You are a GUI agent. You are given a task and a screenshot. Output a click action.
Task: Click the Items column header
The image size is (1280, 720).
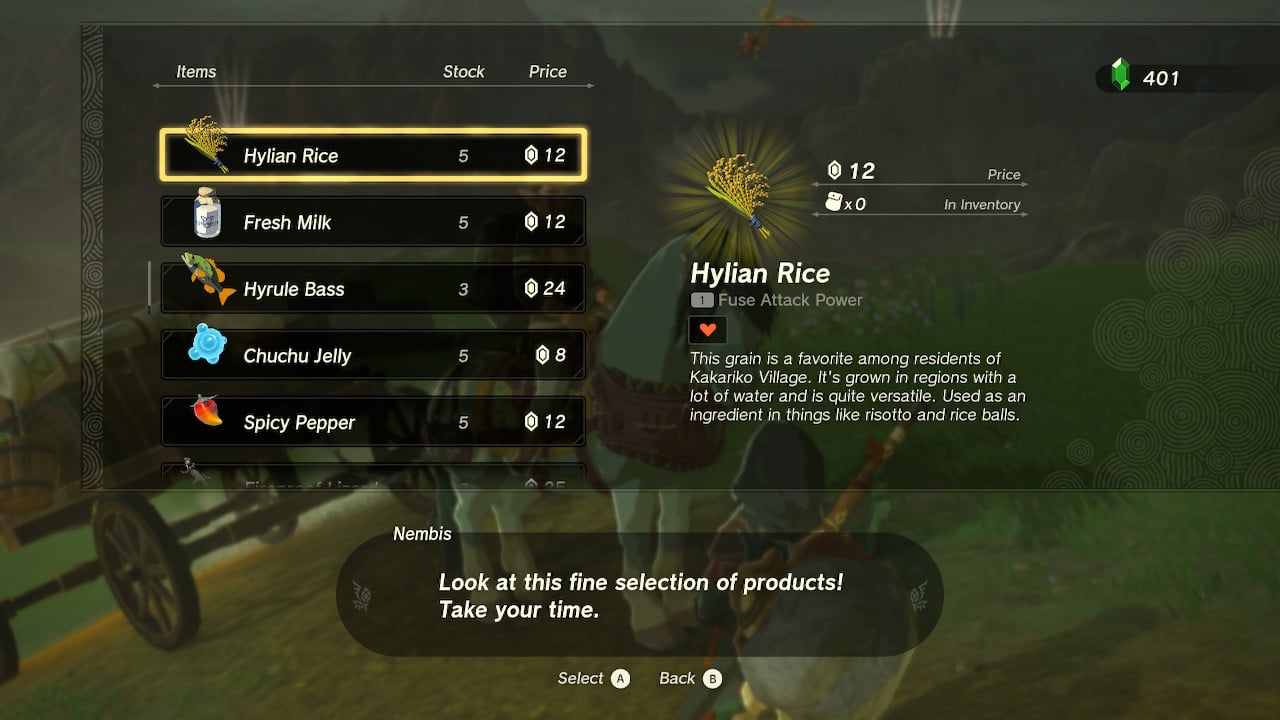click(x=196, y=71)
